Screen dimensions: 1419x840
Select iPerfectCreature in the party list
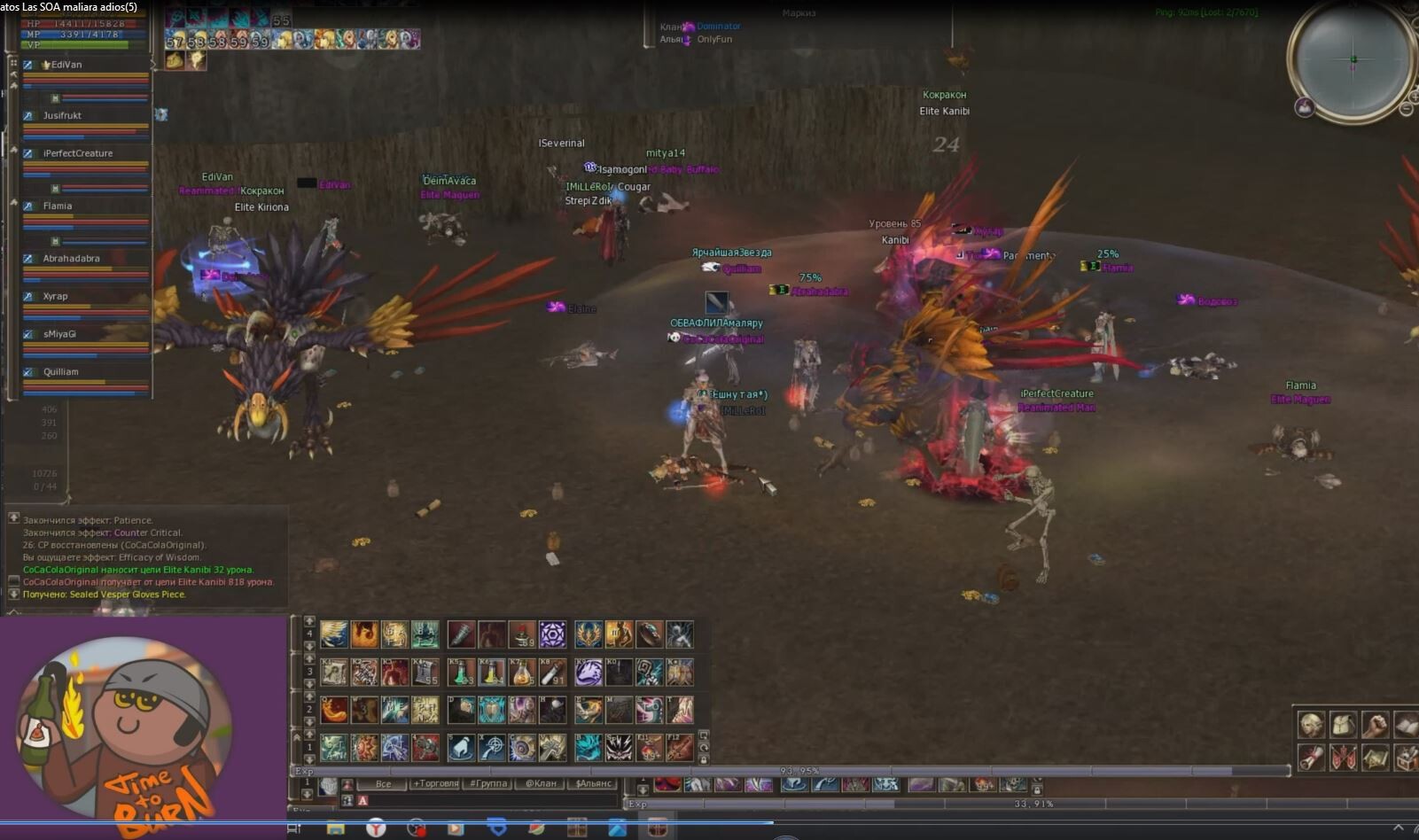[78, 153]
